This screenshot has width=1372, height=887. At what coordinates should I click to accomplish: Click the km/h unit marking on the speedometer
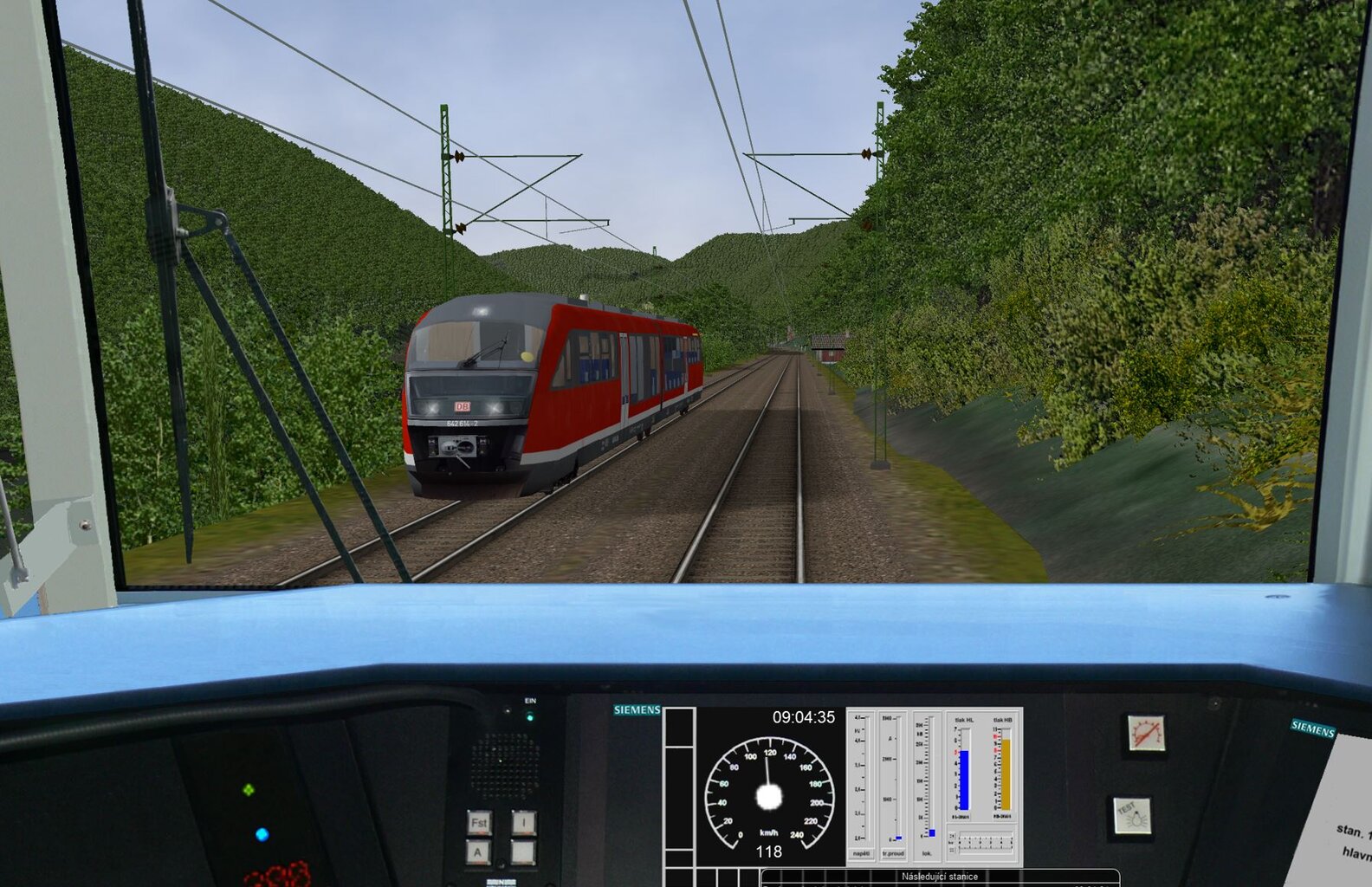[x=768, y=832]
